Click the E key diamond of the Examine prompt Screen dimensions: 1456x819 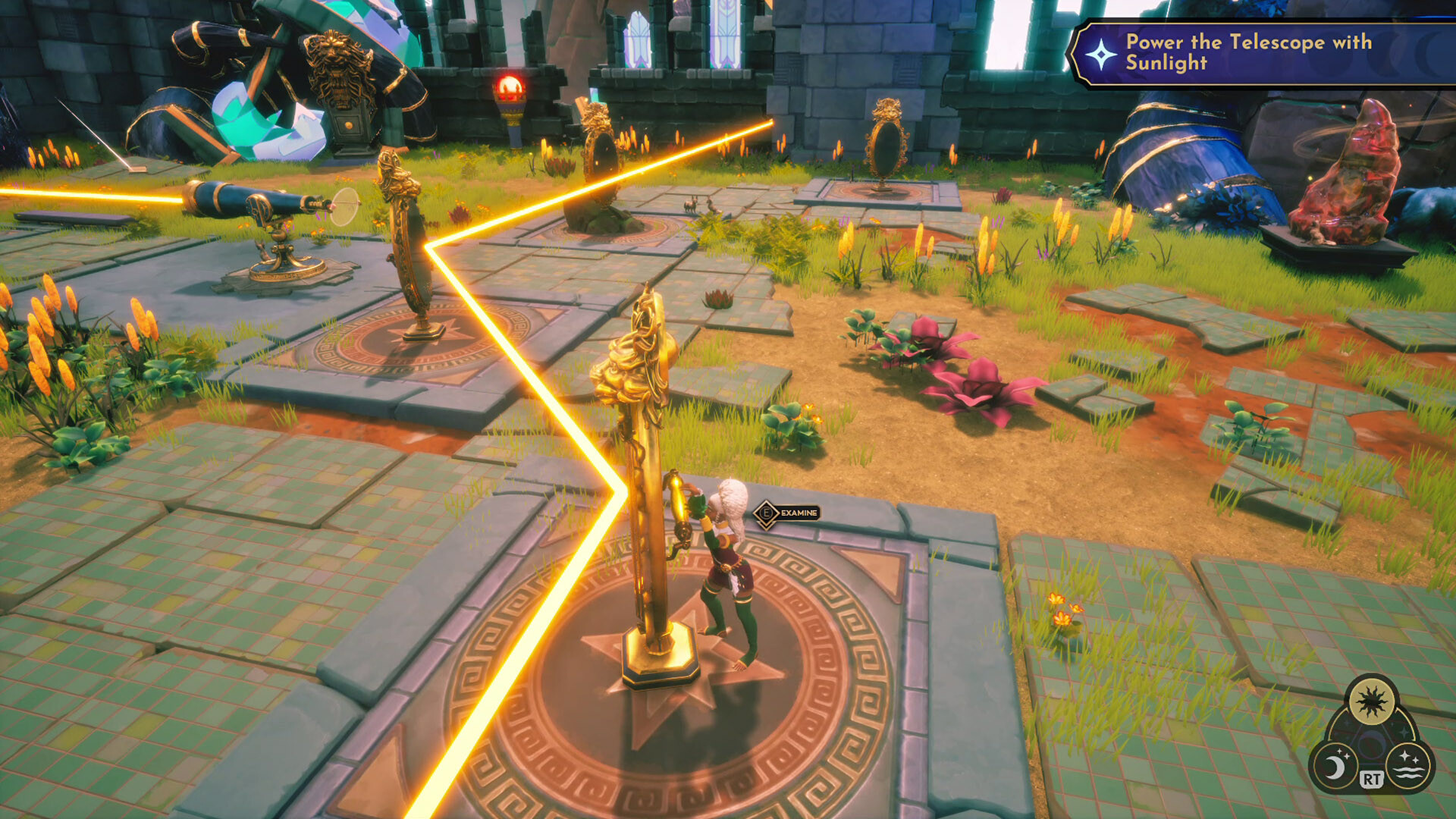(766, 512)
